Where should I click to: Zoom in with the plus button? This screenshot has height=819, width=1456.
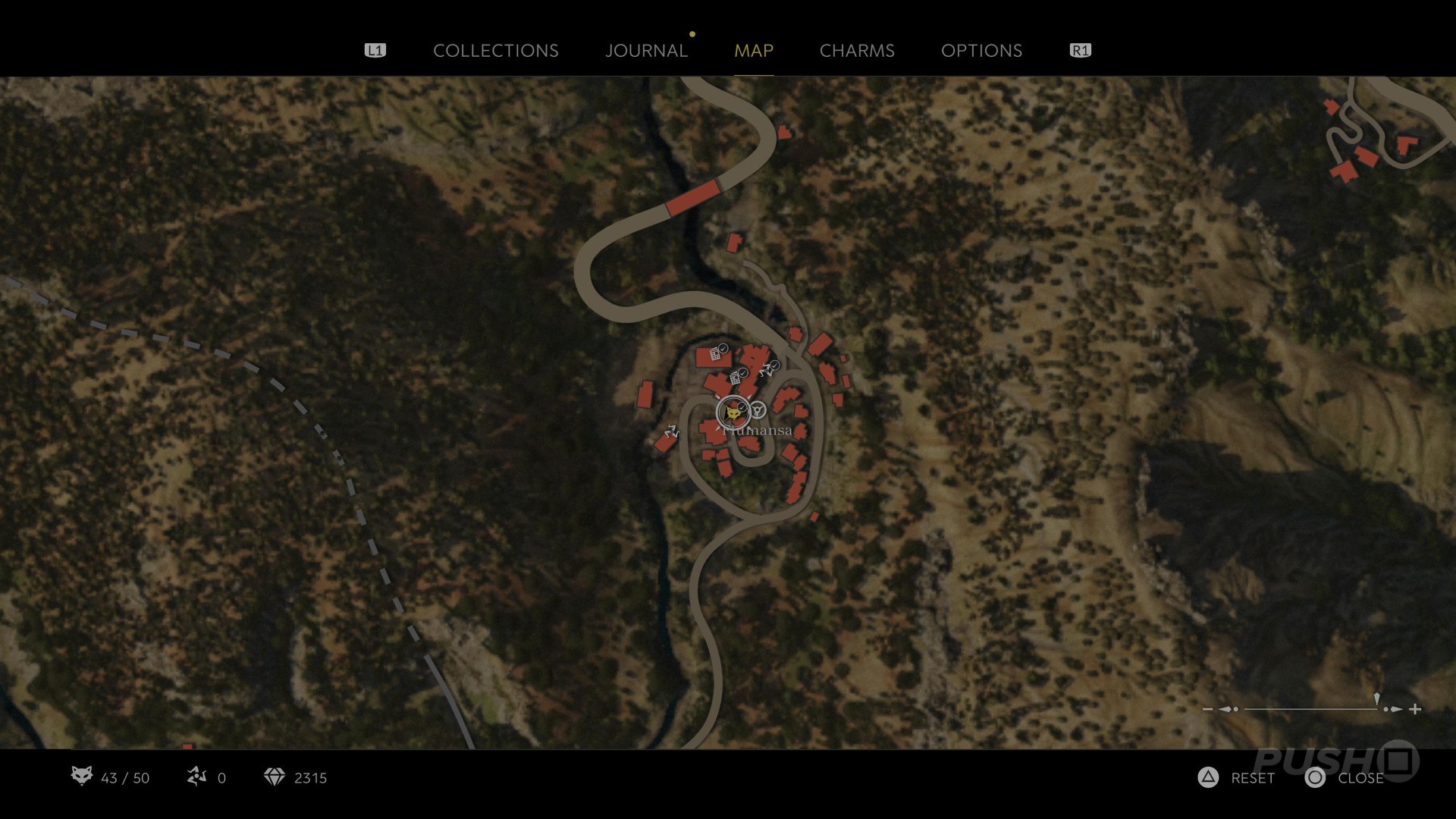pos(1415,709)
